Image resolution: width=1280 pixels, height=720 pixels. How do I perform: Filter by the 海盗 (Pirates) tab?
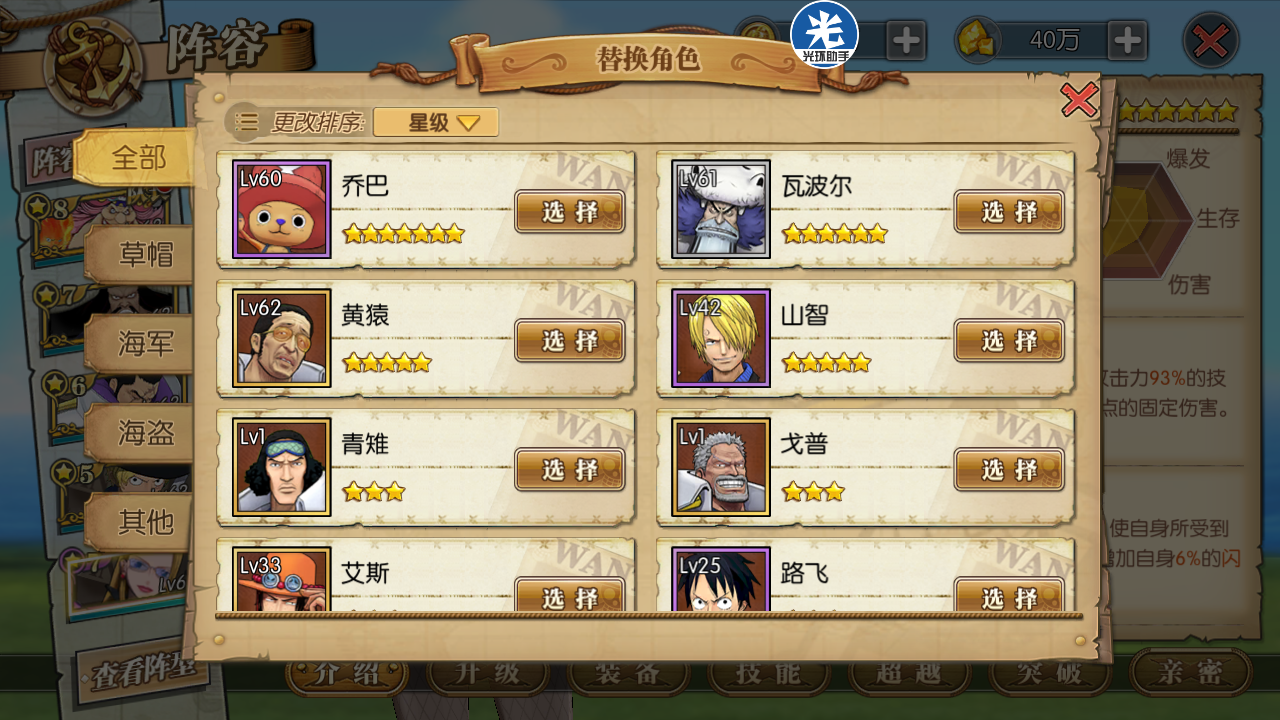click(145, 432)
